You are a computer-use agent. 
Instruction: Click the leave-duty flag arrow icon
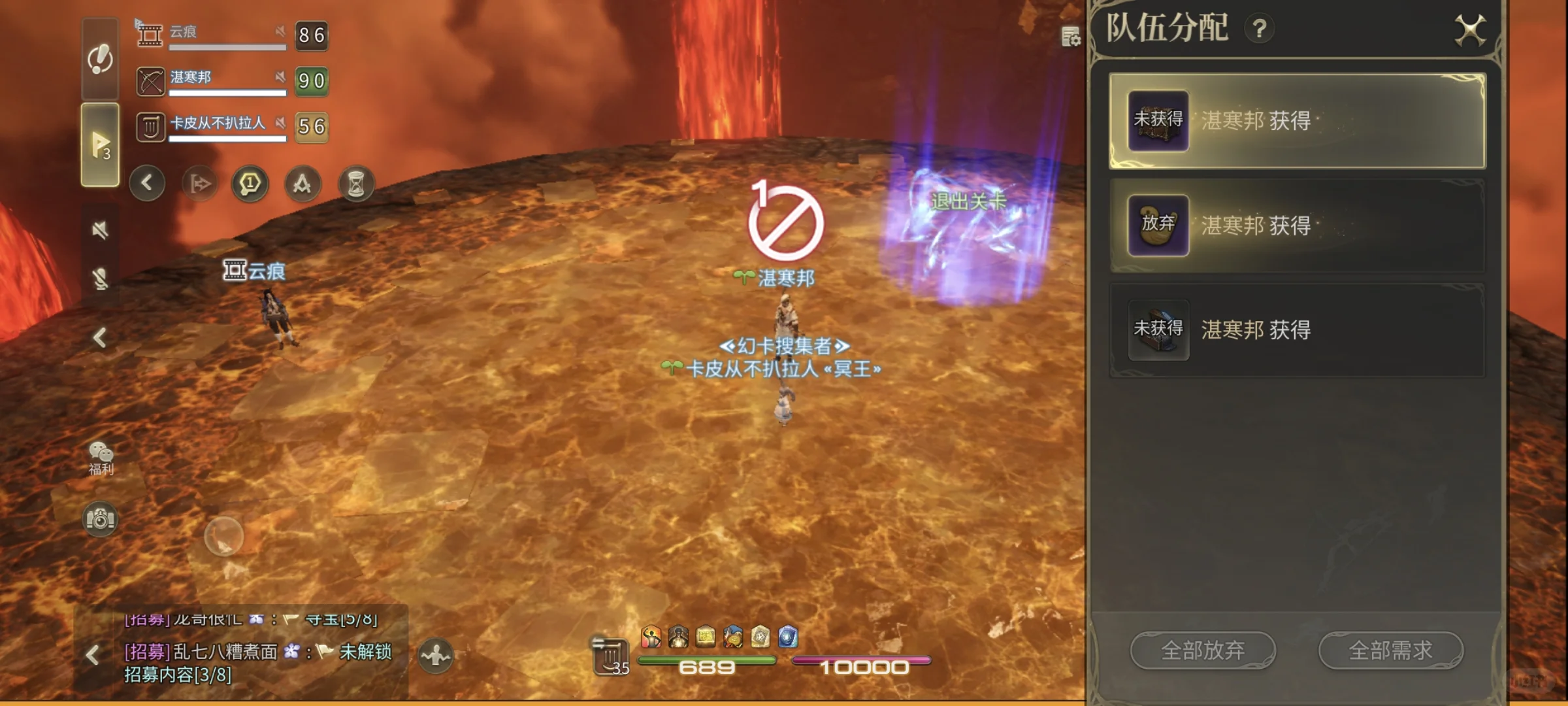pos(199,184)
